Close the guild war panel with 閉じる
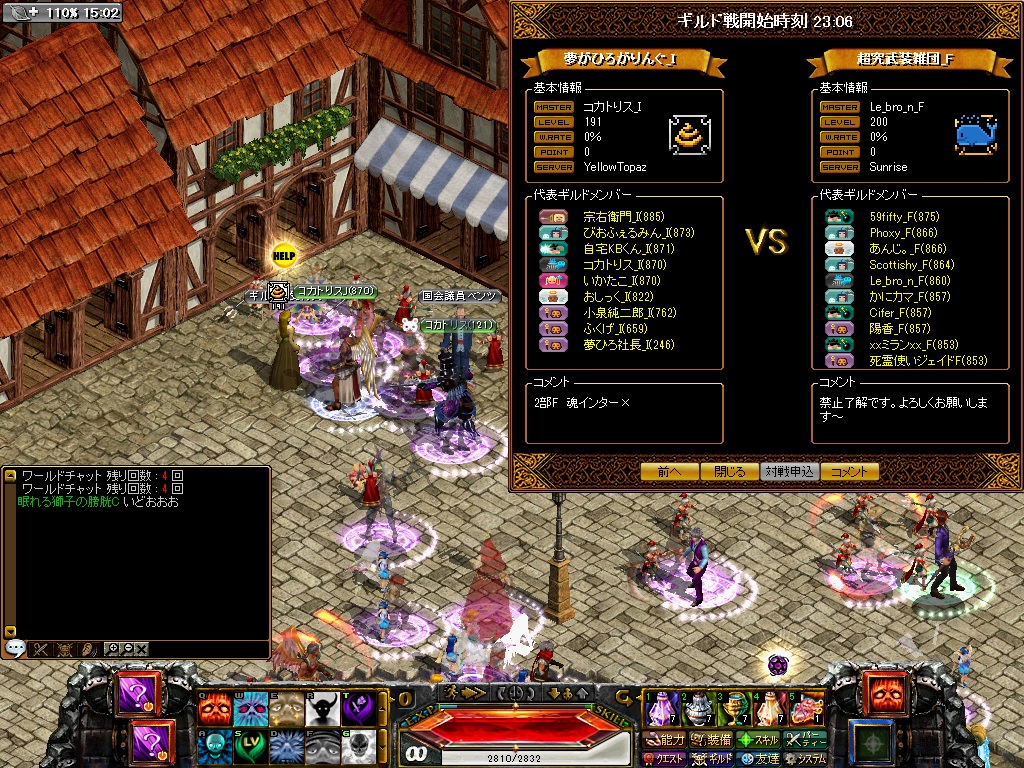The width and height of the screenshot is (1024, 768). 730,471
